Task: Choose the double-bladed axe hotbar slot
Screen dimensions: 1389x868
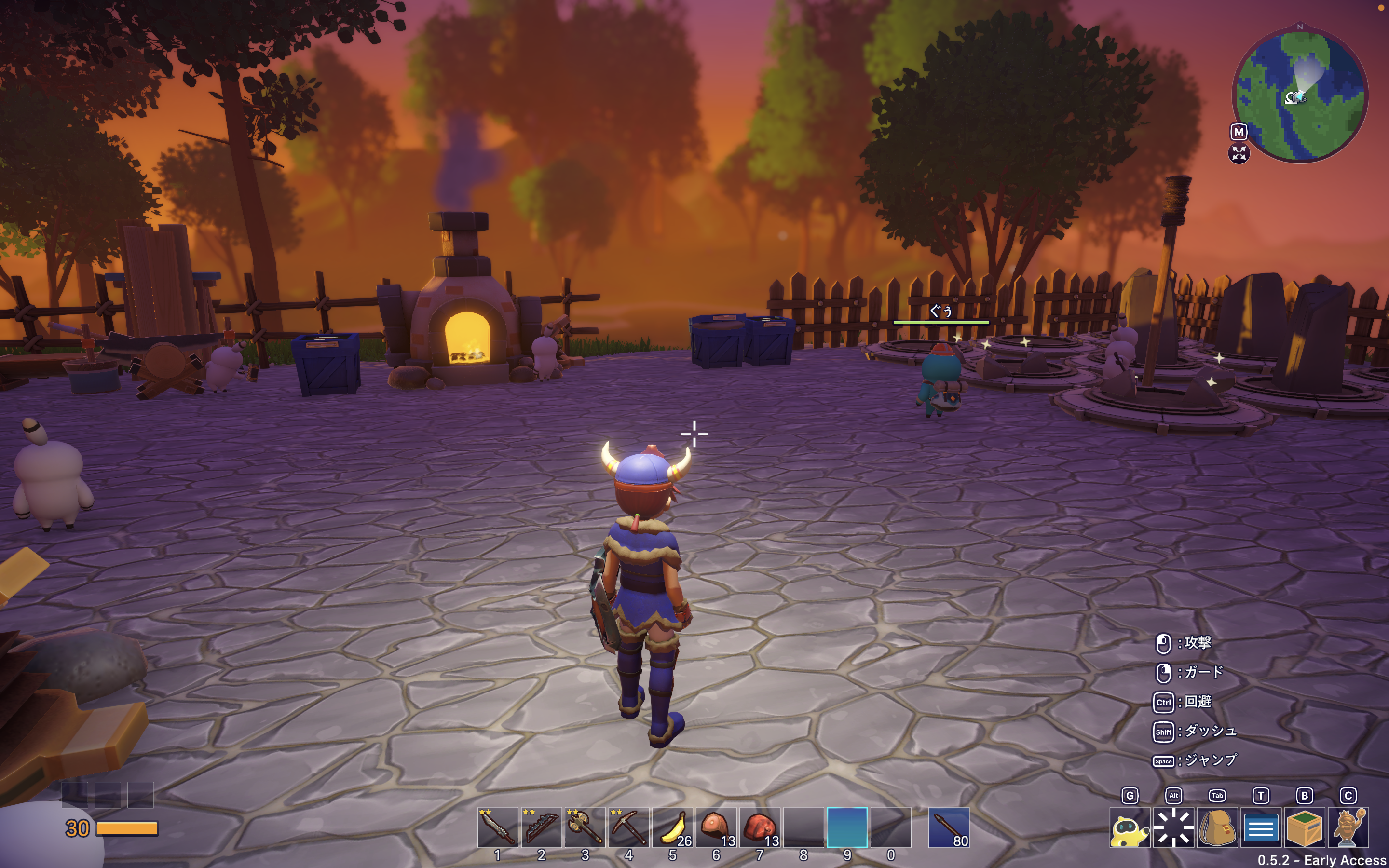Action: (585, 827)
